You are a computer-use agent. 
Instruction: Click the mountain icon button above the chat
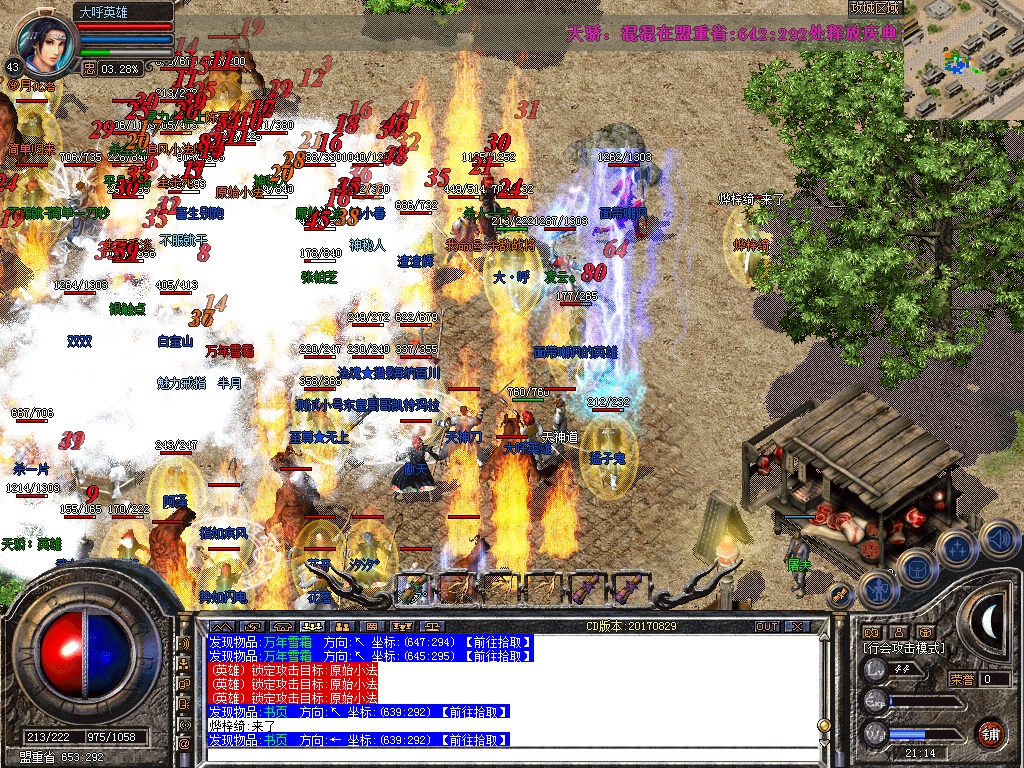coord(222,626)
